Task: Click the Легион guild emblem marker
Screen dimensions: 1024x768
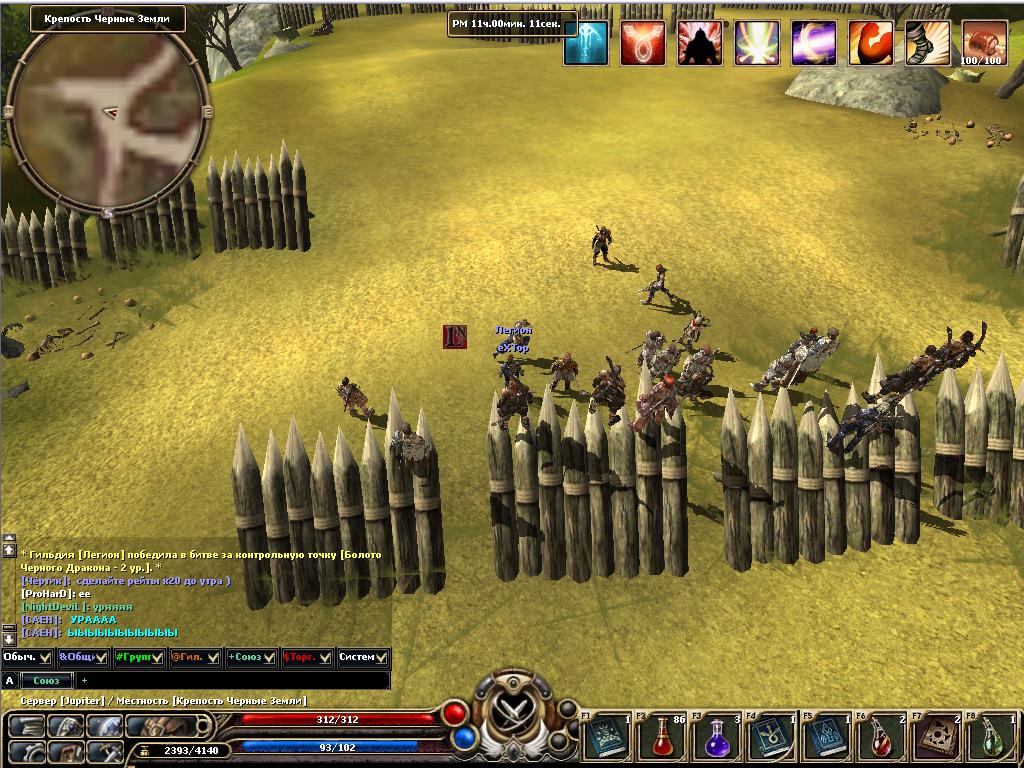Action: pyautogui.click(x=455, y=337)
